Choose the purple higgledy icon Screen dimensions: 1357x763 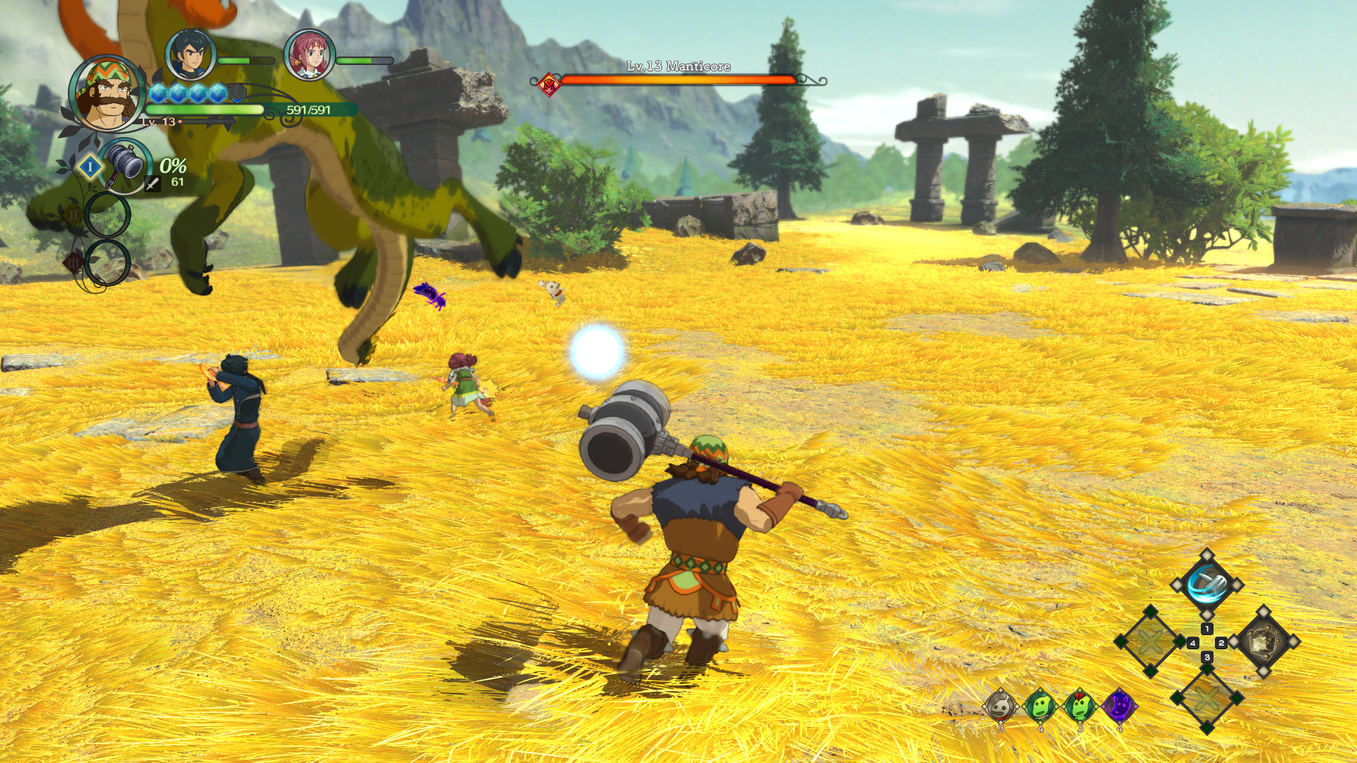tap(1119, 706)
